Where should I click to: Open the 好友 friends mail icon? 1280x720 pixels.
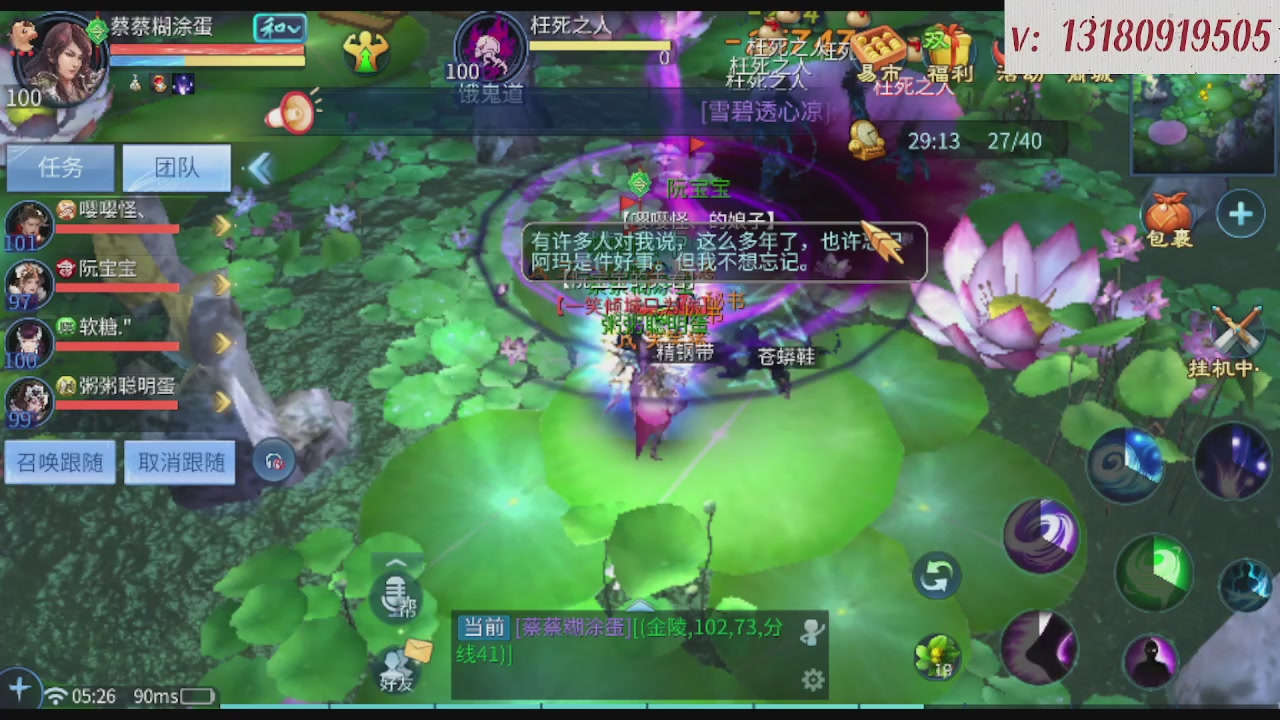398,670
